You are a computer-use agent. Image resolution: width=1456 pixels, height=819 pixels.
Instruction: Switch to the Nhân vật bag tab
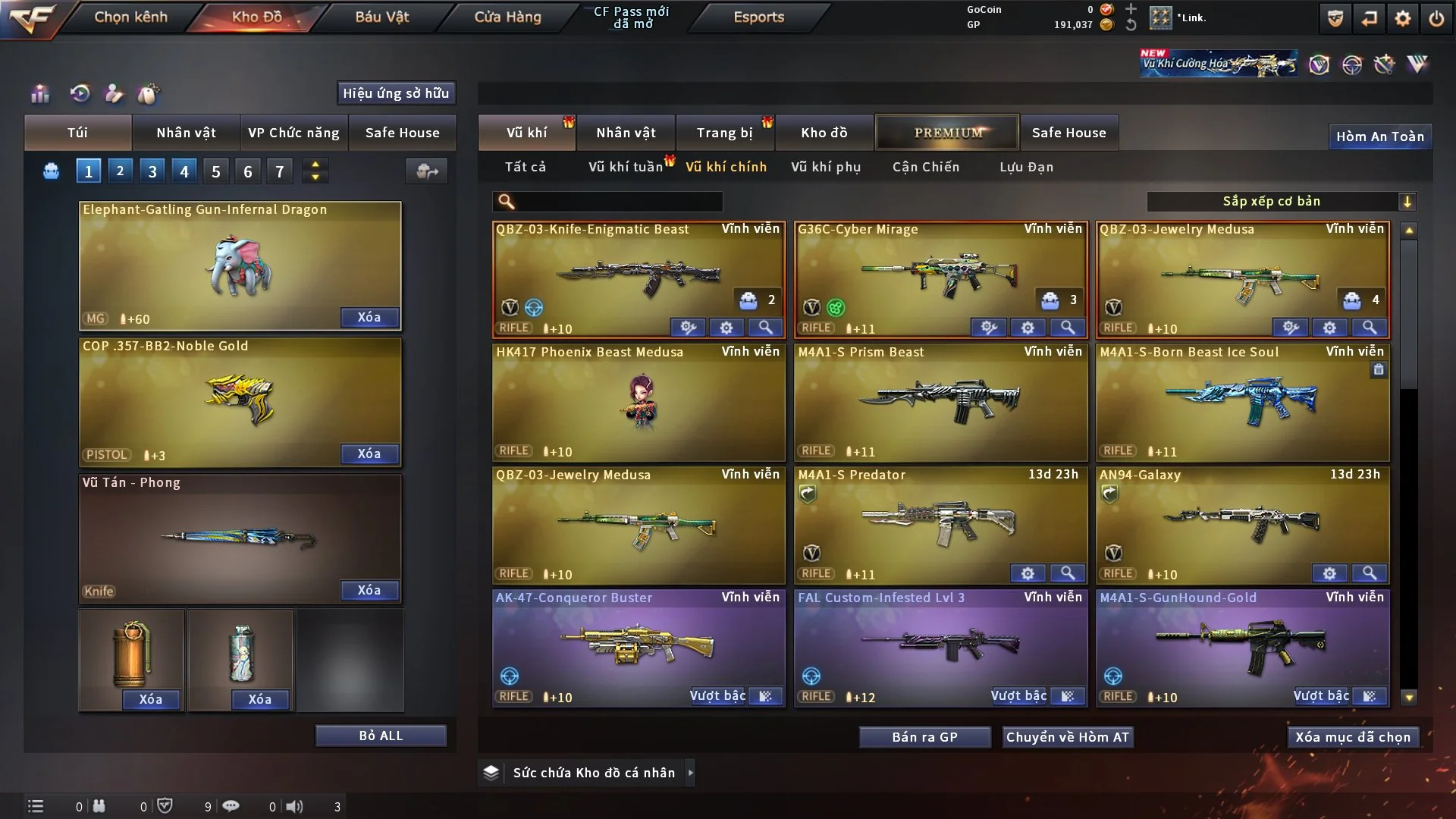coord(186,133)
